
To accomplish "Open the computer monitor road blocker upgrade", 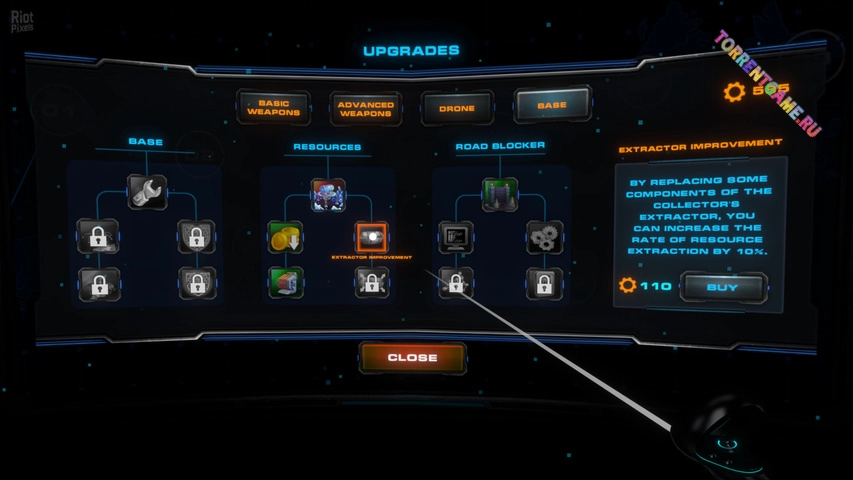I will [x=456, y=237].
